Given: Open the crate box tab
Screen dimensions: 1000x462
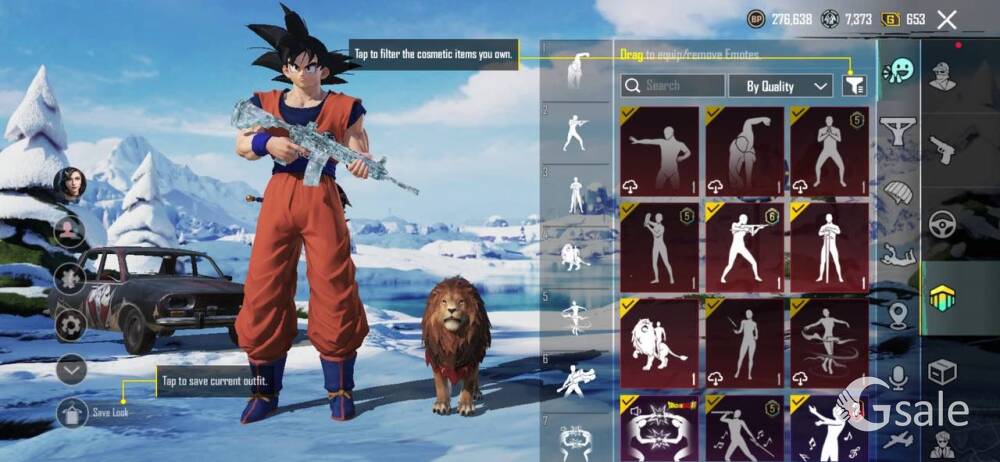Looking at the screenshot, I should click(x=942, y=372).
